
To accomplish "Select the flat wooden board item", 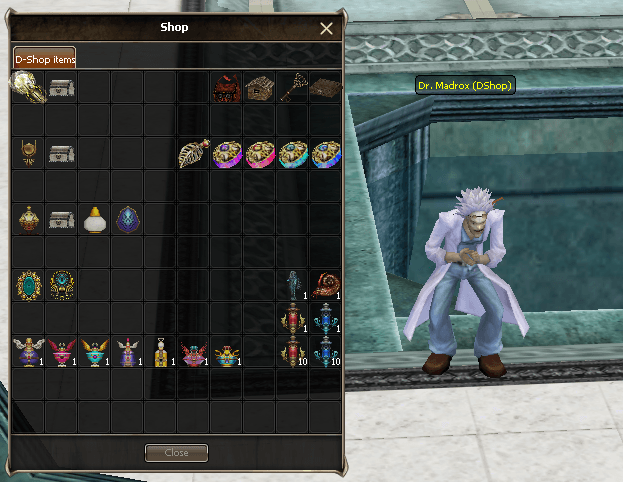I will click(x=325, y=88).
